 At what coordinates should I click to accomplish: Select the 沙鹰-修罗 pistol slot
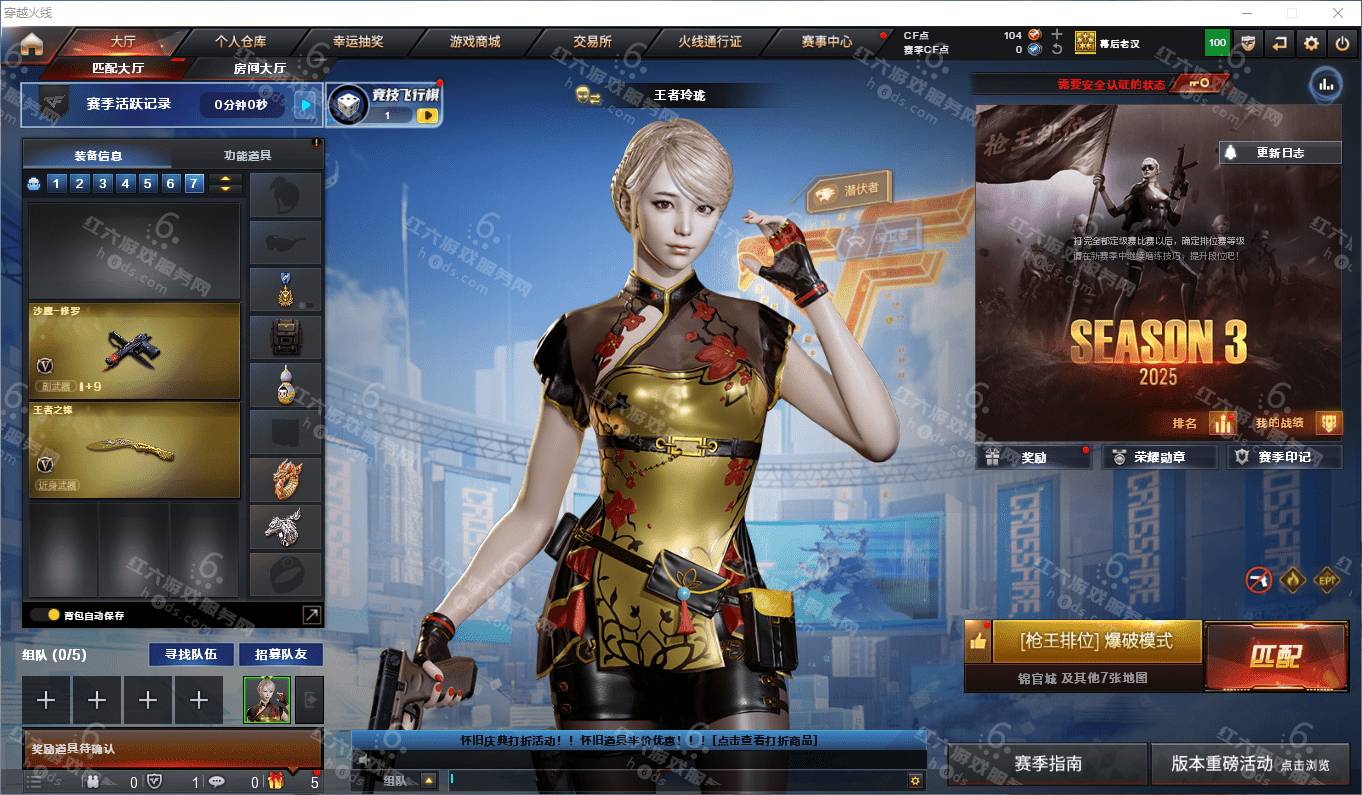pyautogui.click(x=134, y=351)
